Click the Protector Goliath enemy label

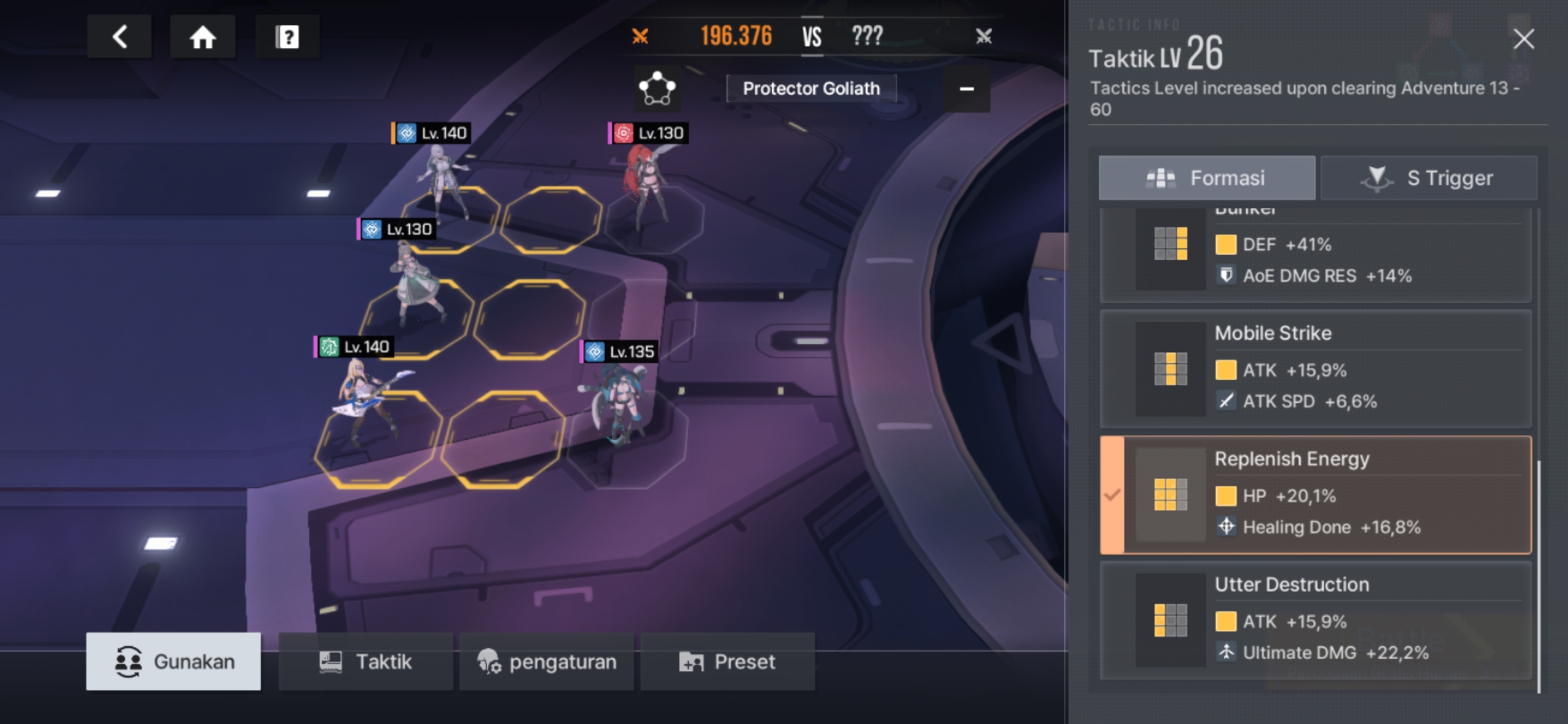click(811, 88)
